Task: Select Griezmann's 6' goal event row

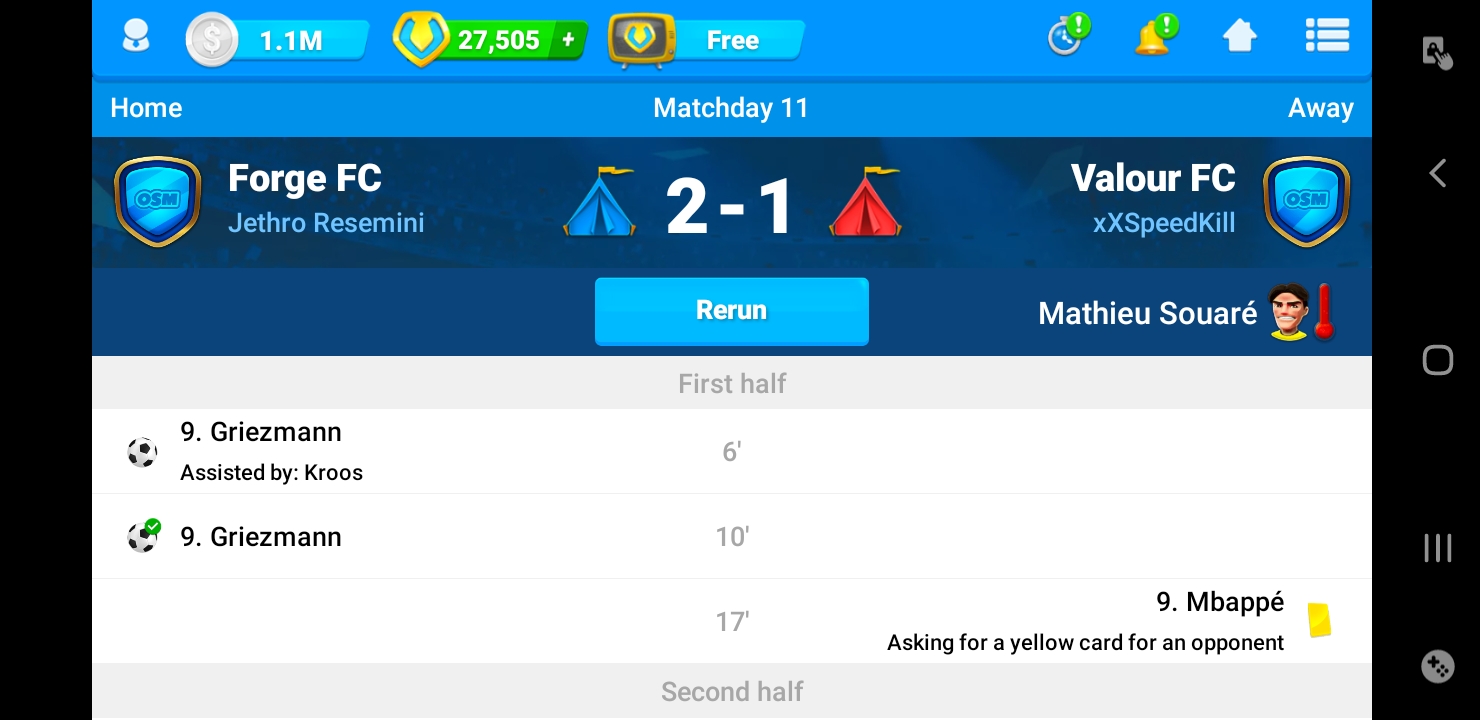Action: click(x=731, y=451)
